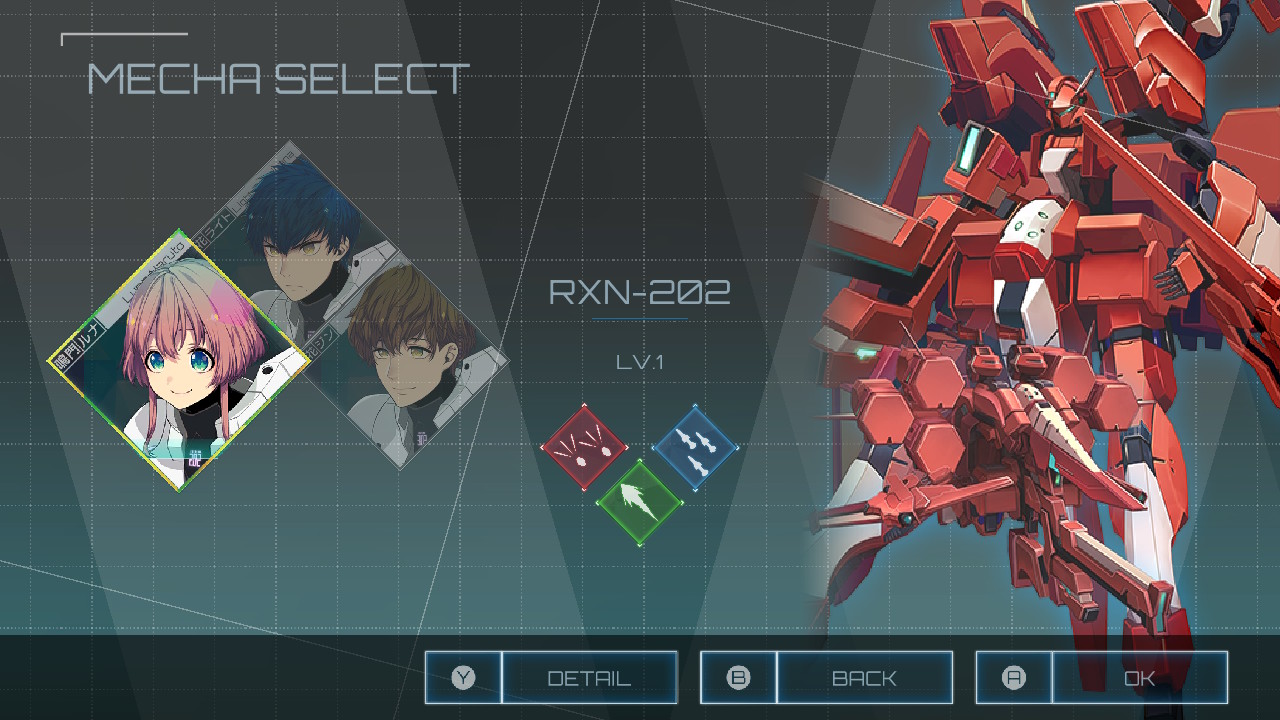
Task: Select the green arrow ability icon
Action: 640,502
